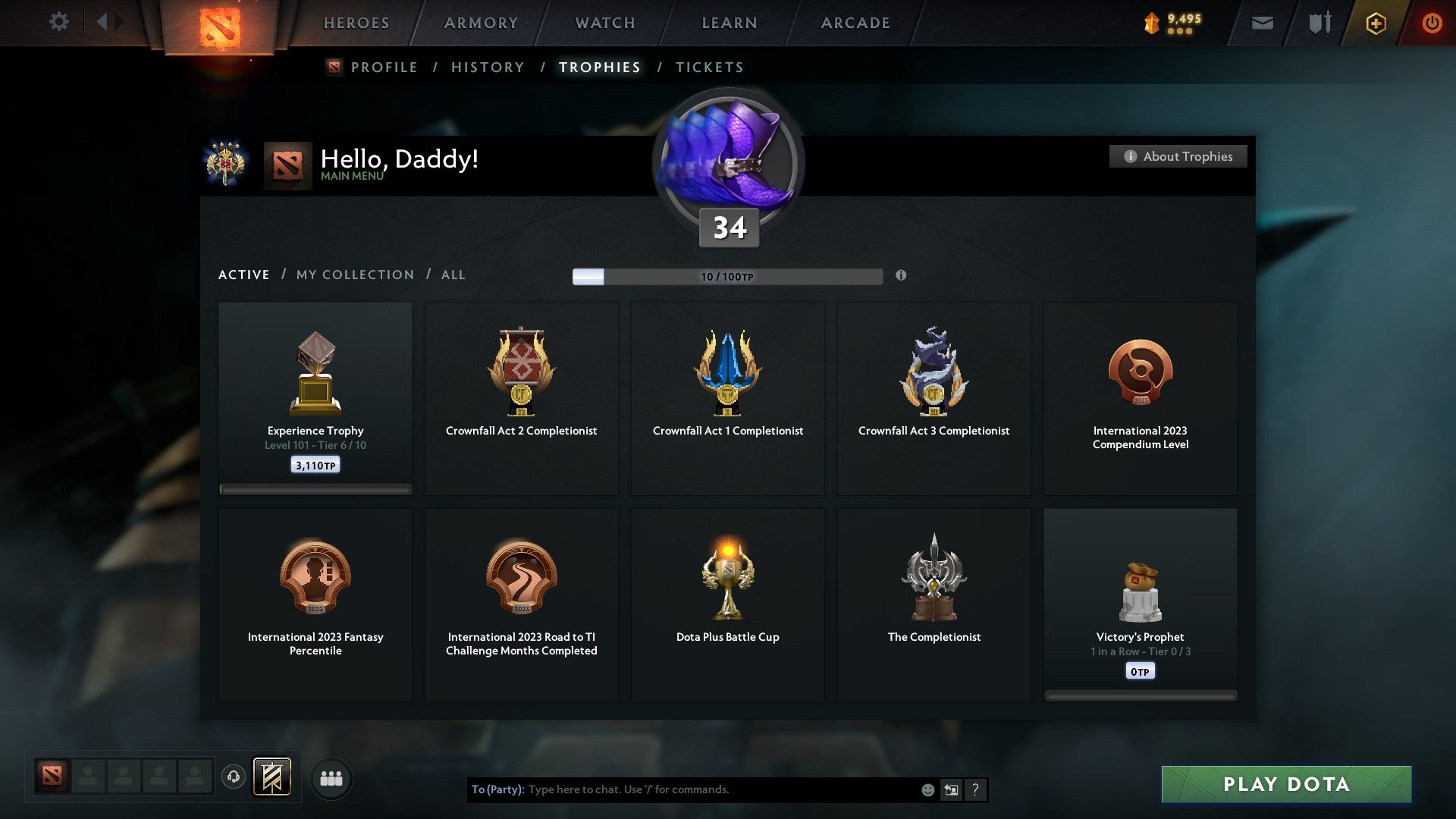Open the emoticon picker in chat
Screen dimensions: 1456x819
(929, 789)
